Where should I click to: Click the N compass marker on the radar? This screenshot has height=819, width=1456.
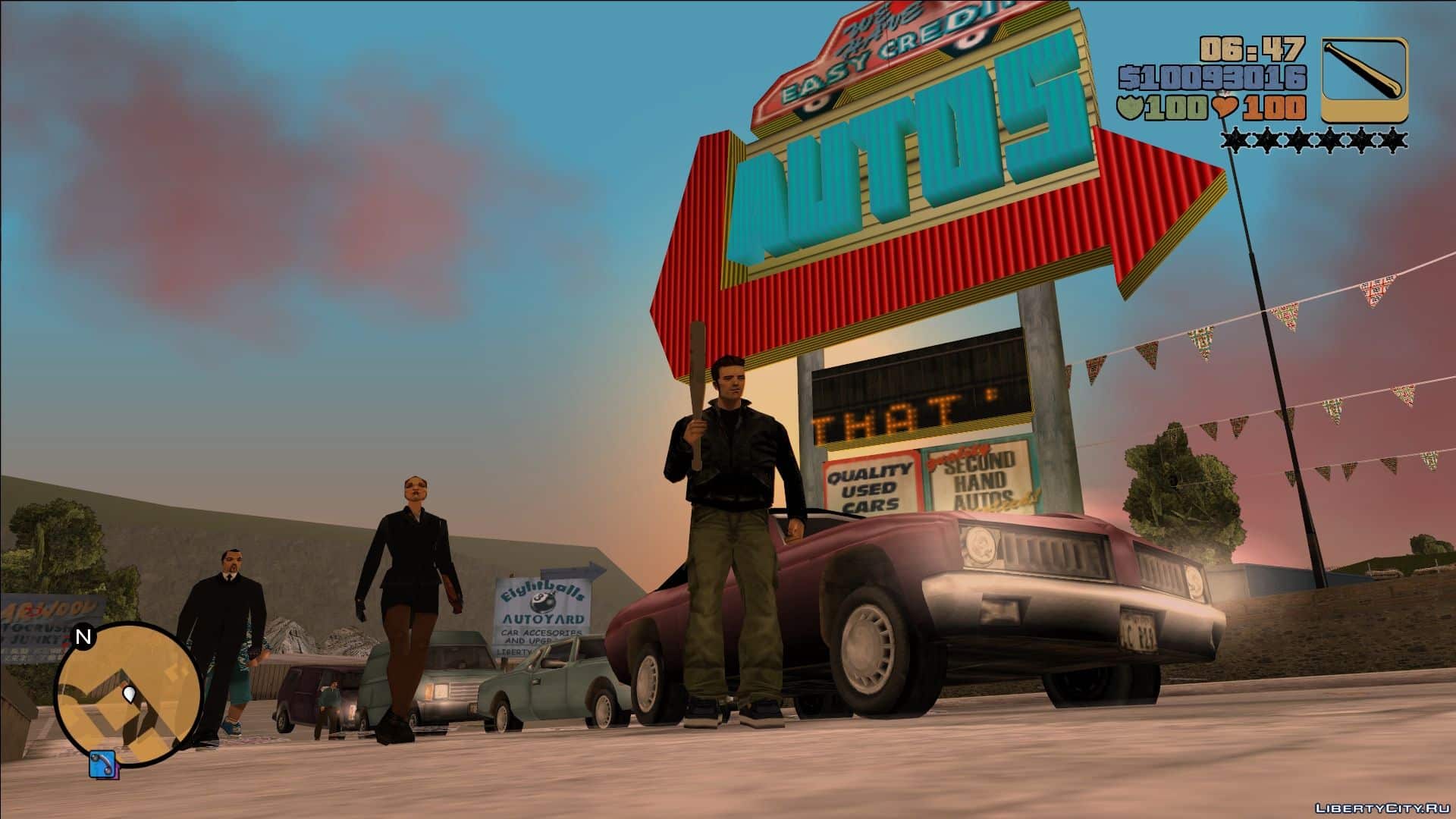(x=84, y=636)
